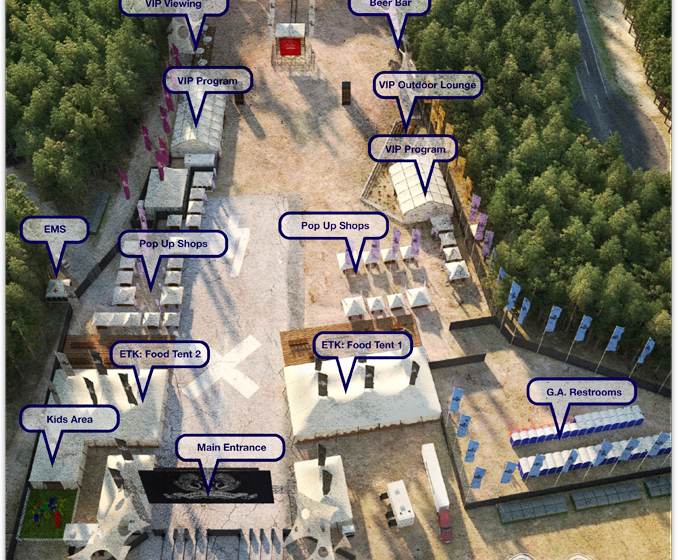Open the EMS location label
The height and width of the screenshot is (560, 678).
point(54,231)
